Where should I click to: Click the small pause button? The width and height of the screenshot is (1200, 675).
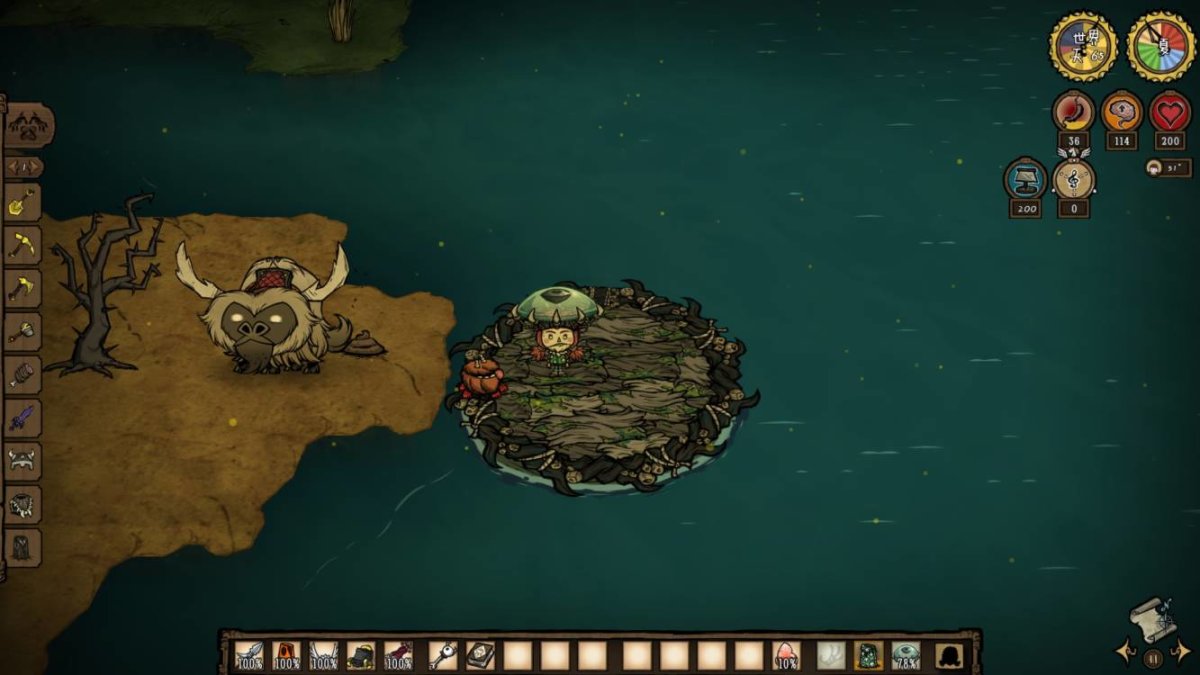click(1152, 658)
